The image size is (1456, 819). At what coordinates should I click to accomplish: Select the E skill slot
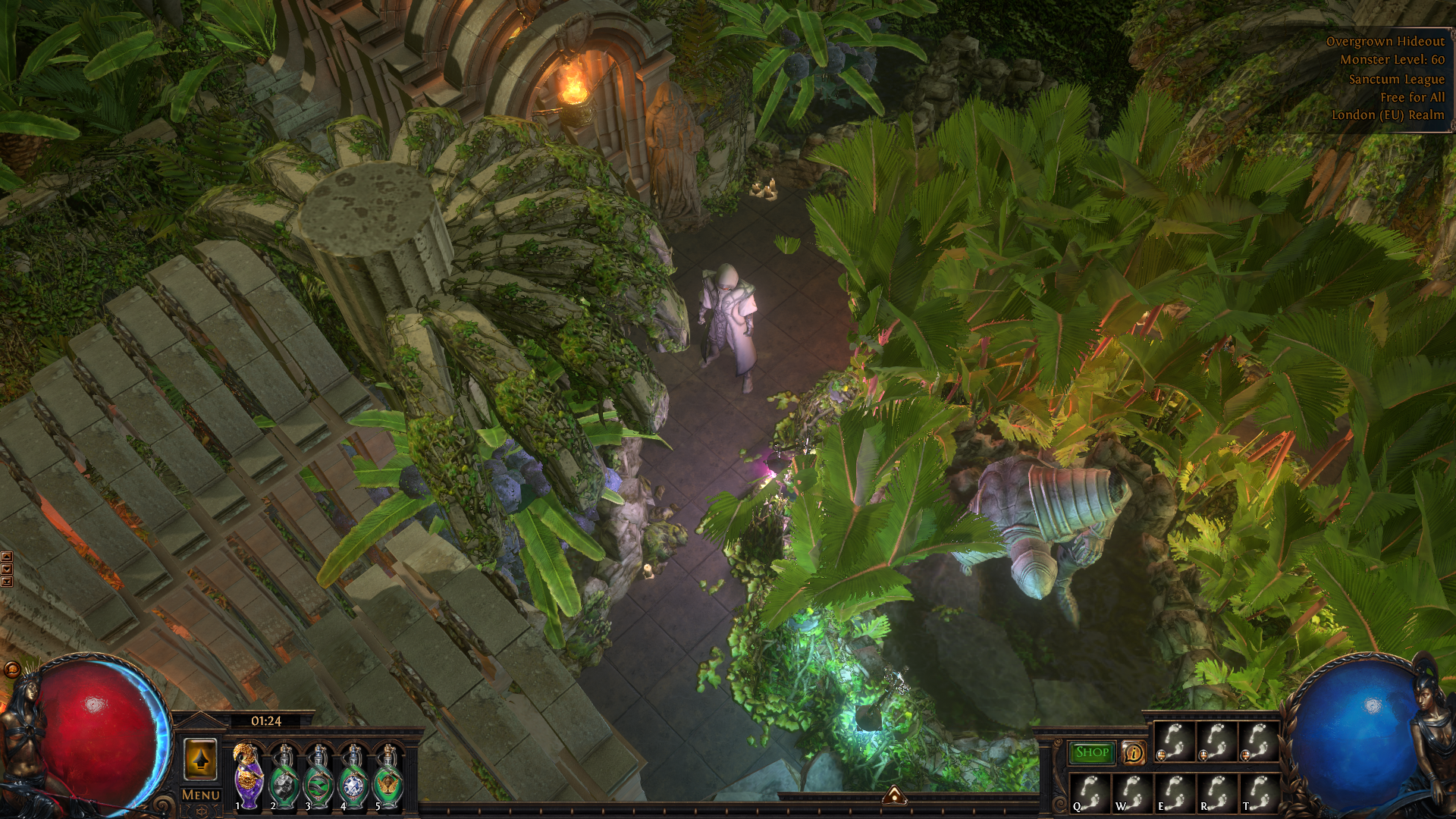[1174, 793]
